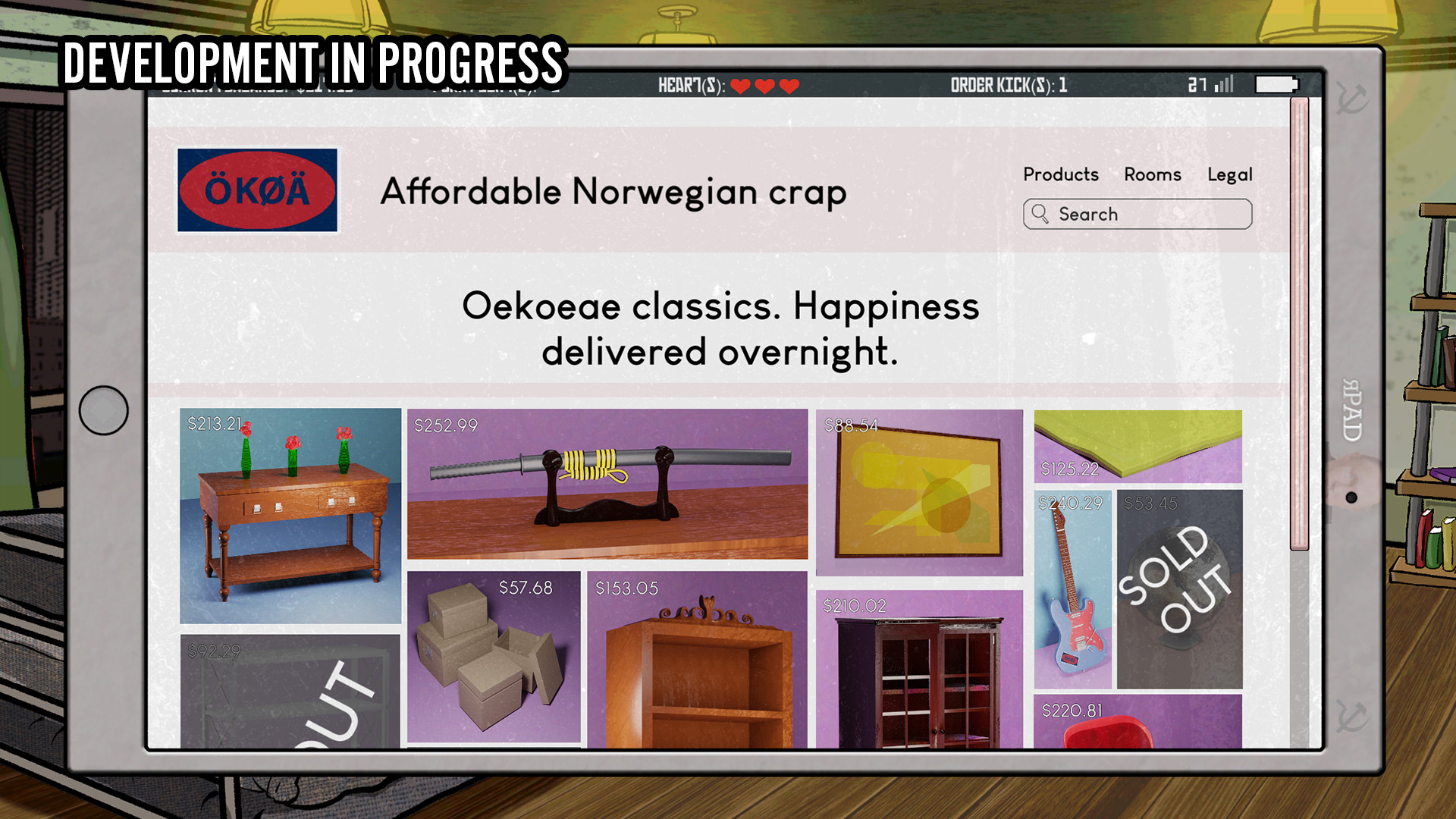The width and height of the screenshot is (1456, 819).
Task: Click inside the Search field
Action: tap(1137, 215)
